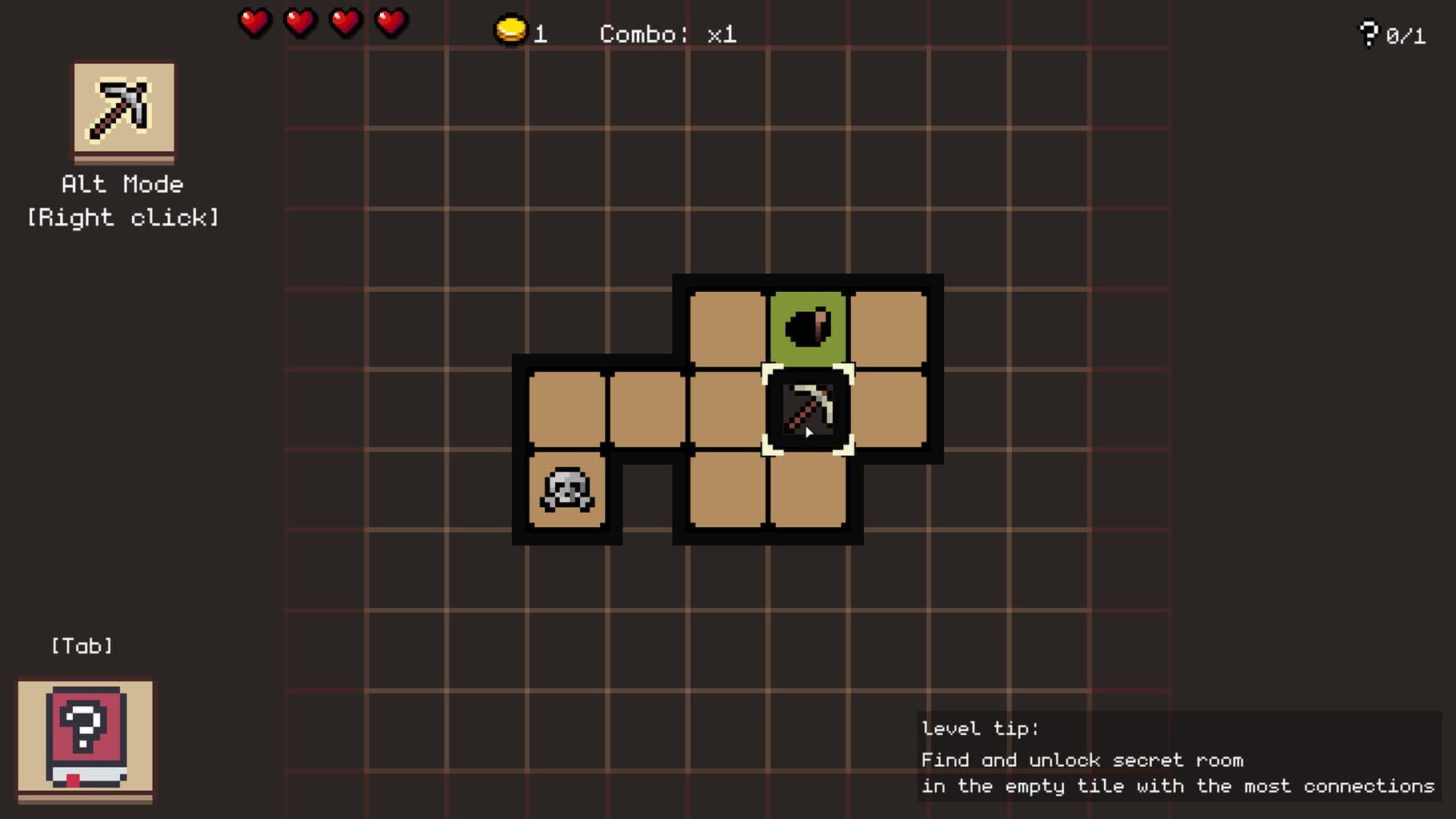
Task: Click the coin currency icon in top bar
Action: tap(509, 28)
